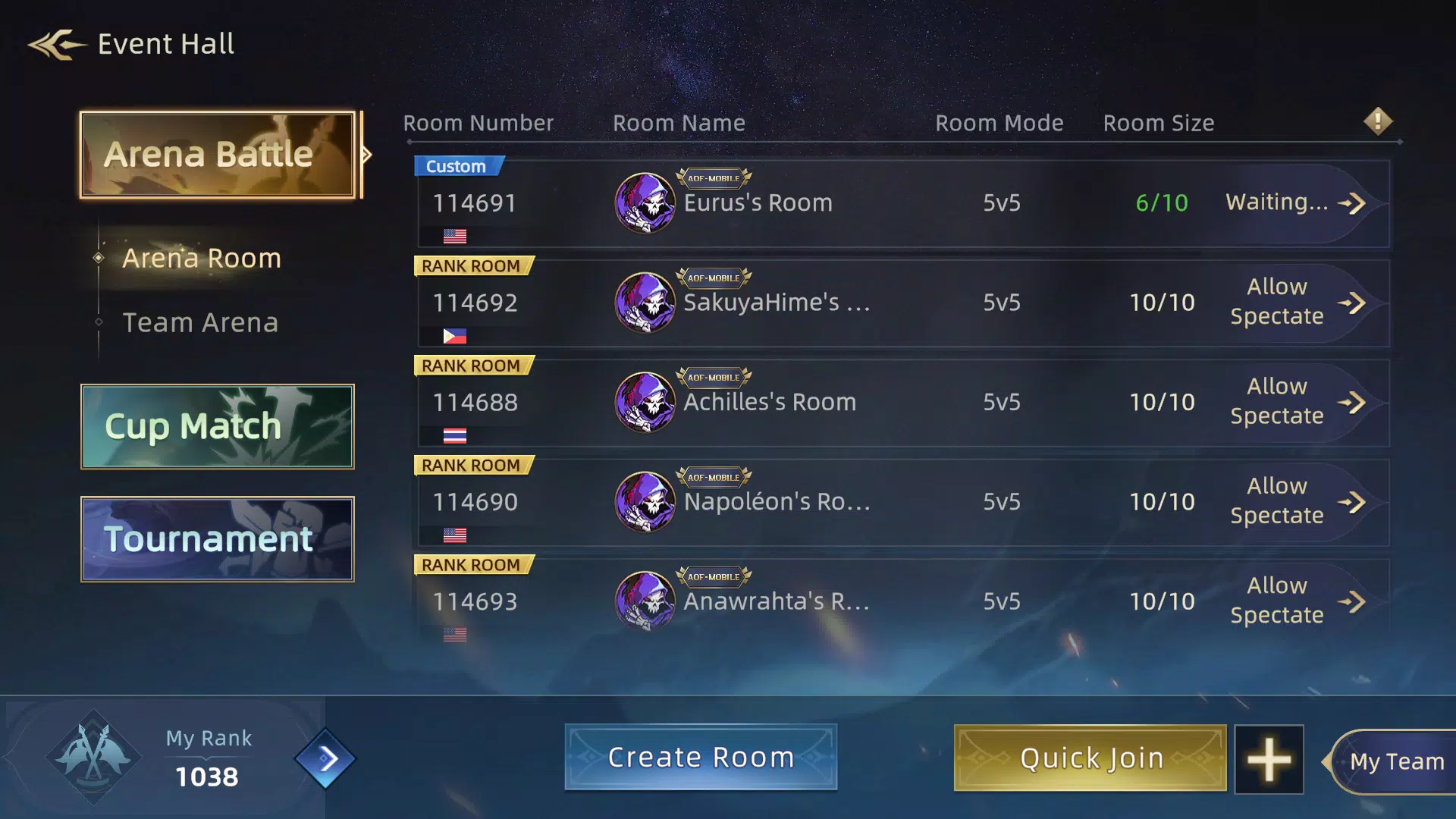
Task: Switch to the Team Arena tab
Action: (200, 322)
